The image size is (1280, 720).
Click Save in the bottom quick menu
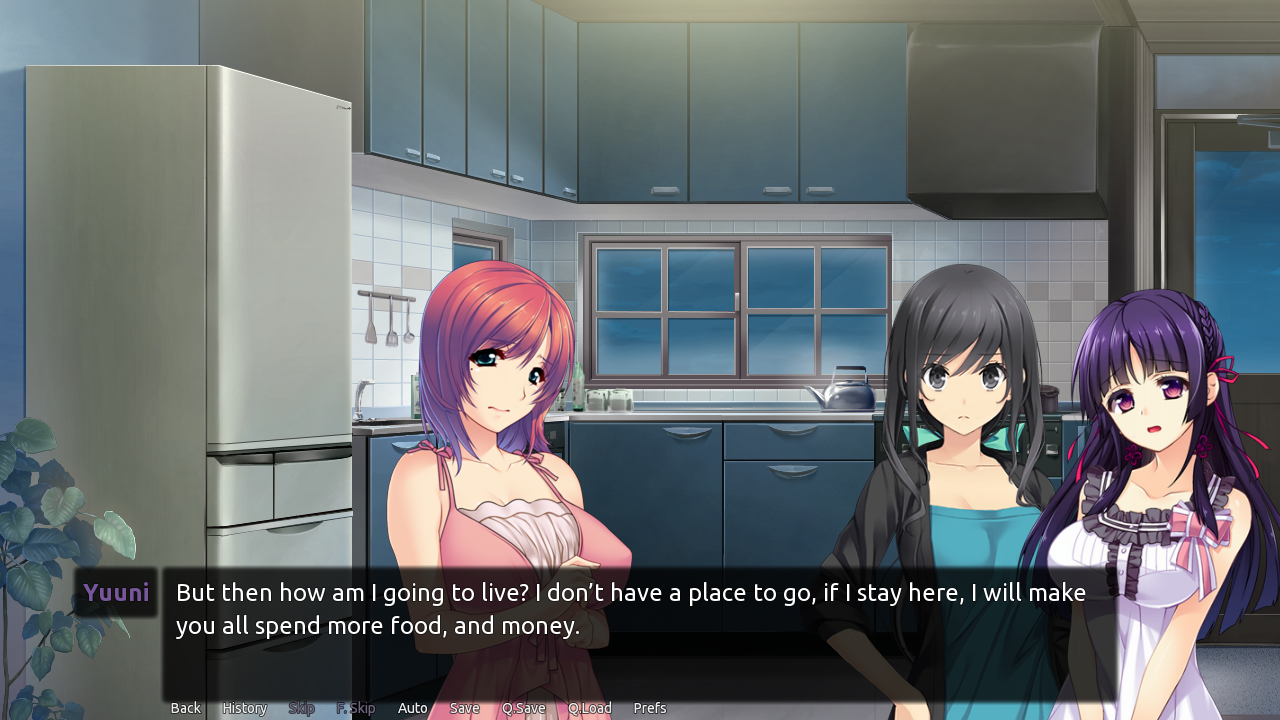coord(464,707)
